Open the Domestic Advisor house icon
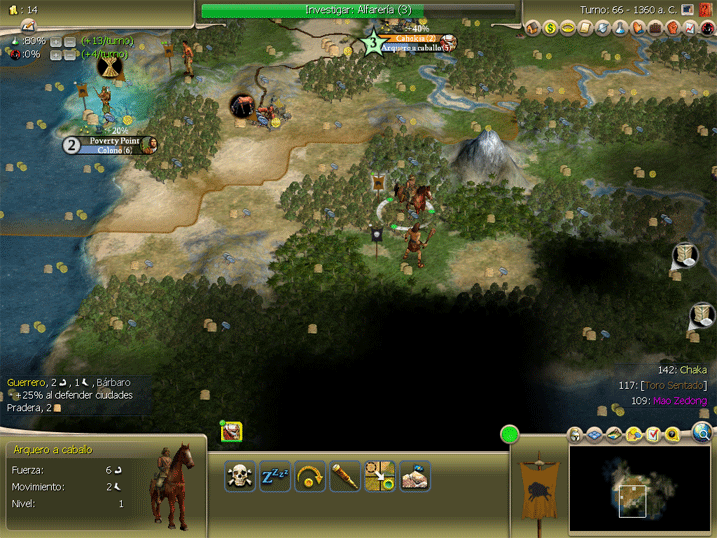Screen dimensions: 717x538 click(x=532, y=28)
